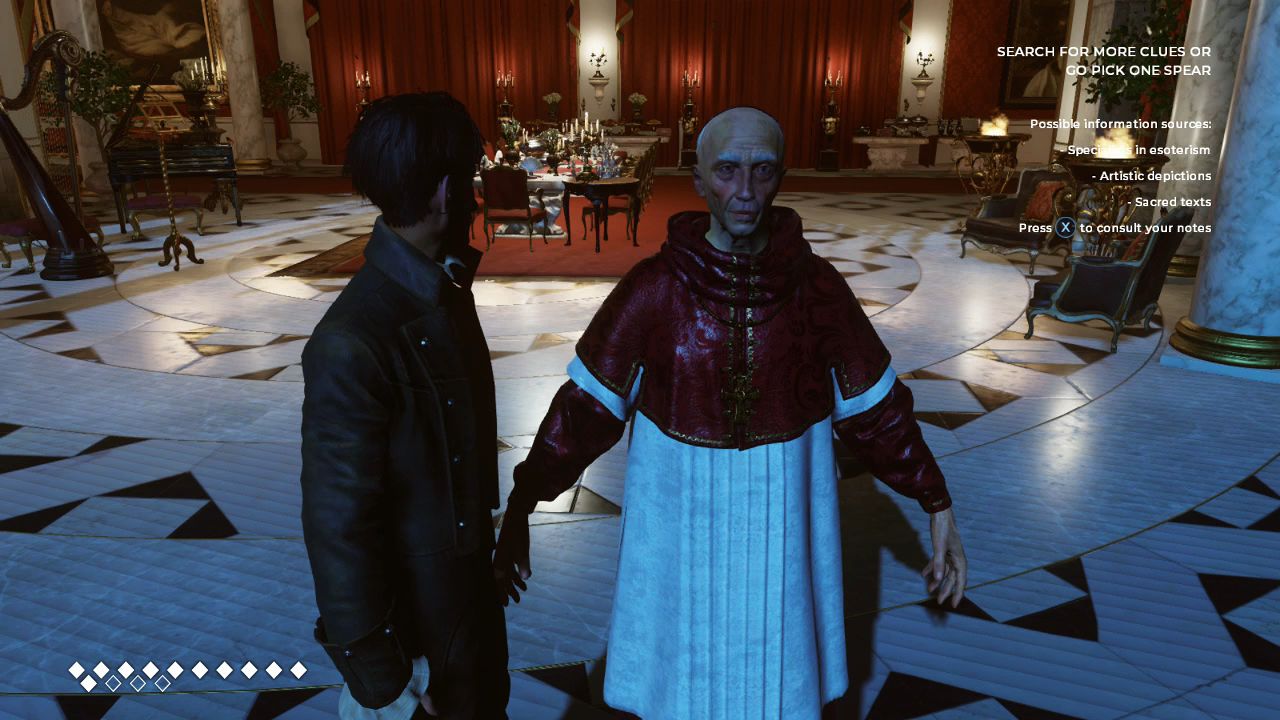Select the 'Sacred texts' information source entry

[x=1170, y=202]
